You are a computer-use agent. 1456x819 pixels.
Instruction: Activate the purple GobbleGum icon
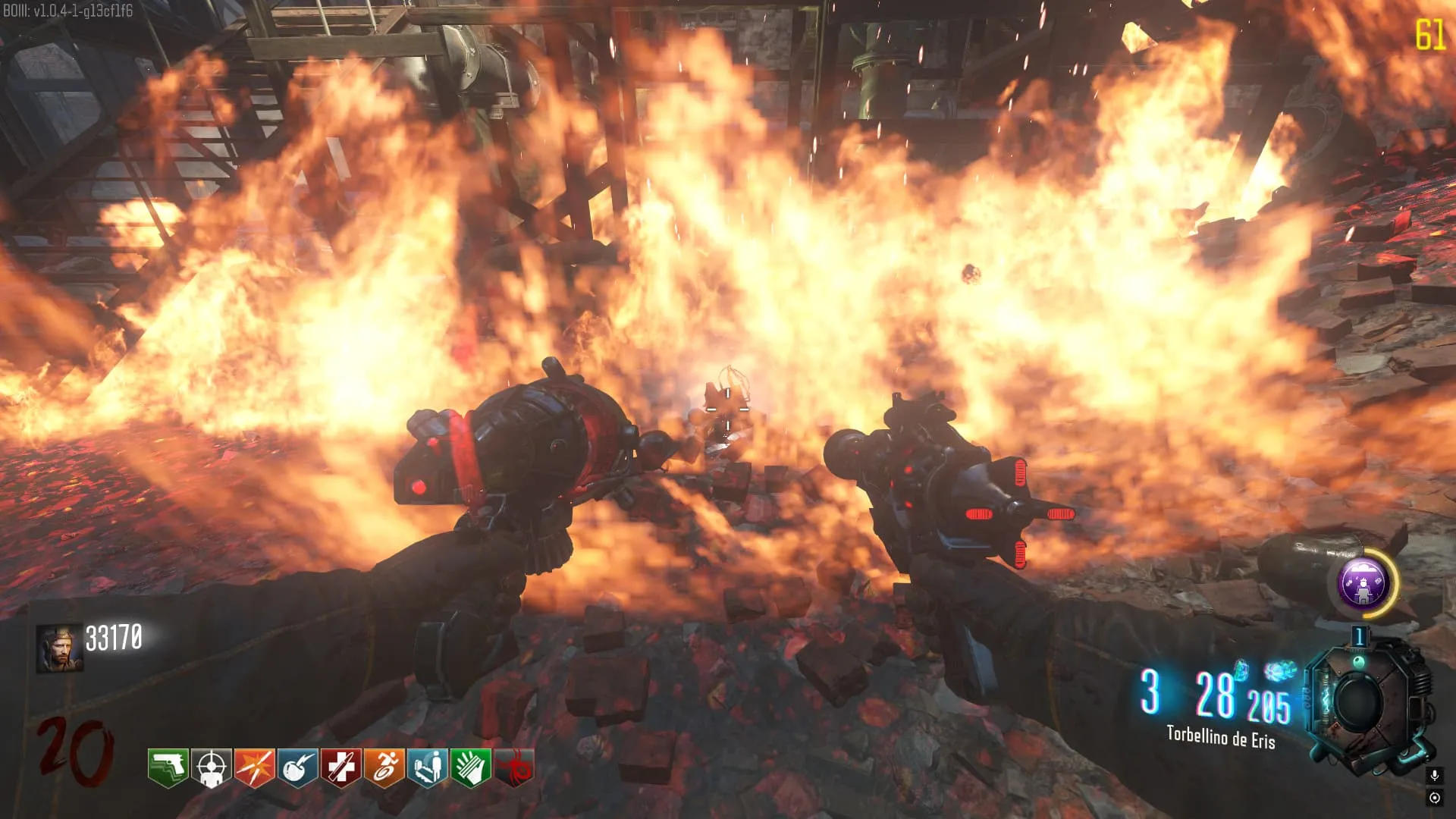tap(1362, 584)
